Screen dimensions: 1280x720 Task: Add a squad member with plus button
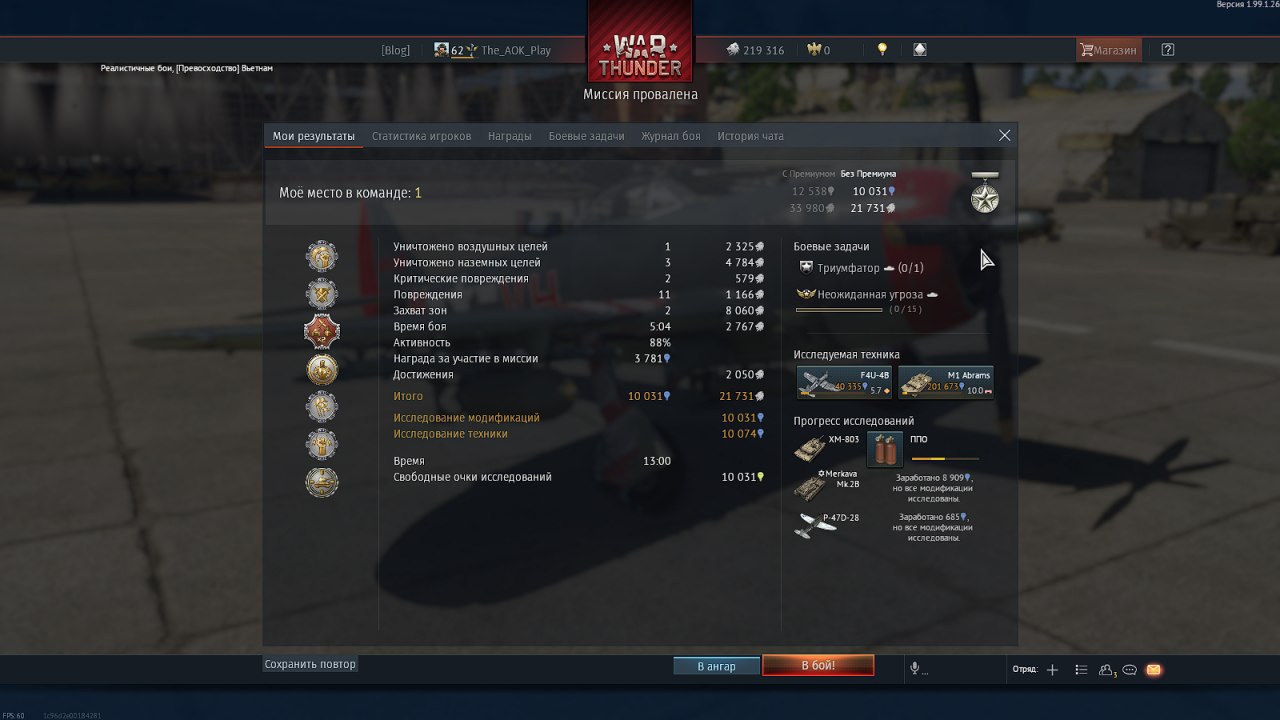(1052, 670)
